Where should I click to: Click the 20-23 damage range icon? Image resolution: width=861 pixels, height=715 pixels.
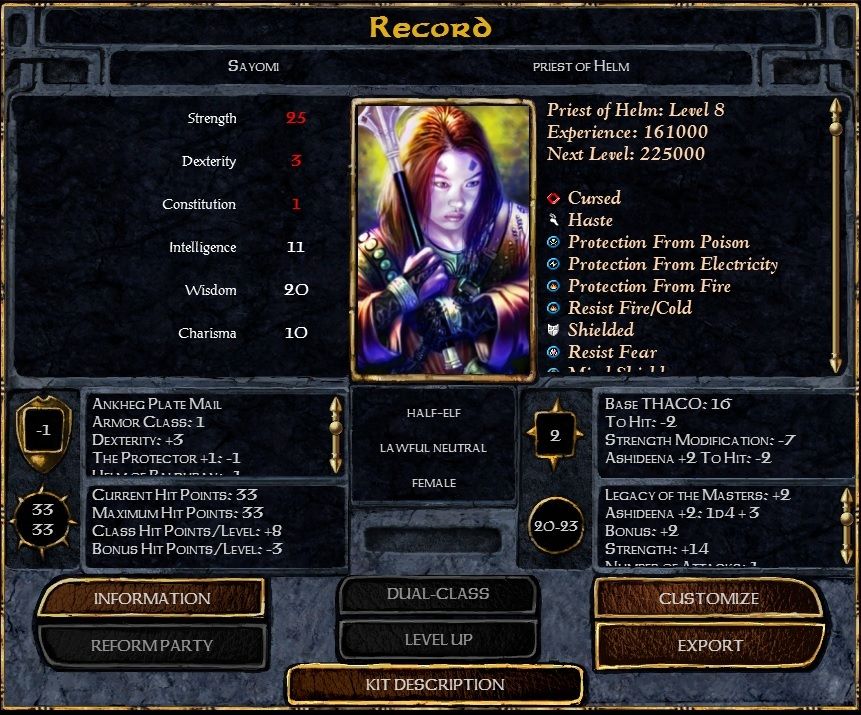coord(555,525)
